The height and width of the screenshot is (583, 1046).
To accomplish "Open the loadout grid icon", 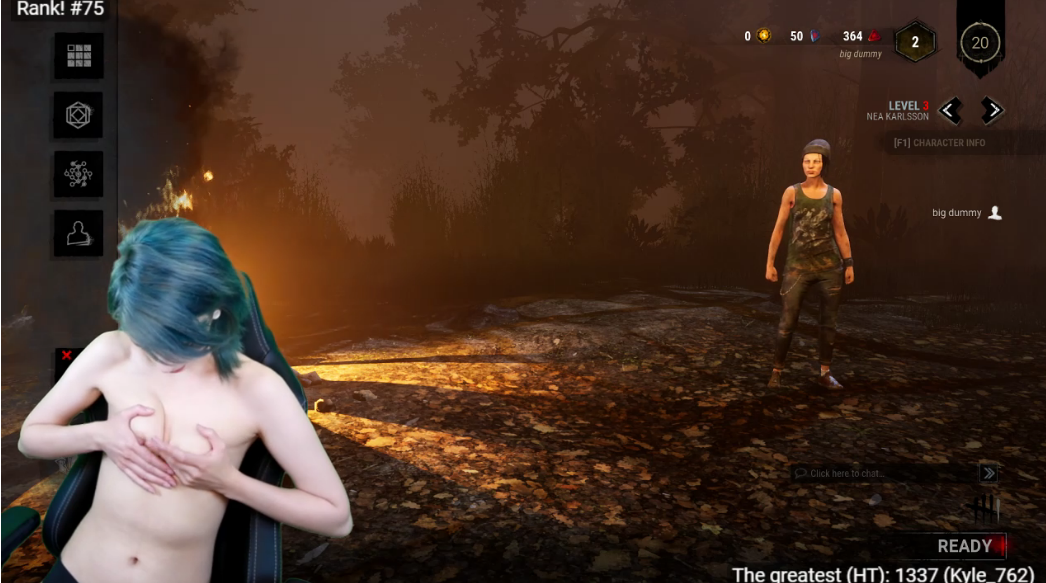I will click(79, 56).
